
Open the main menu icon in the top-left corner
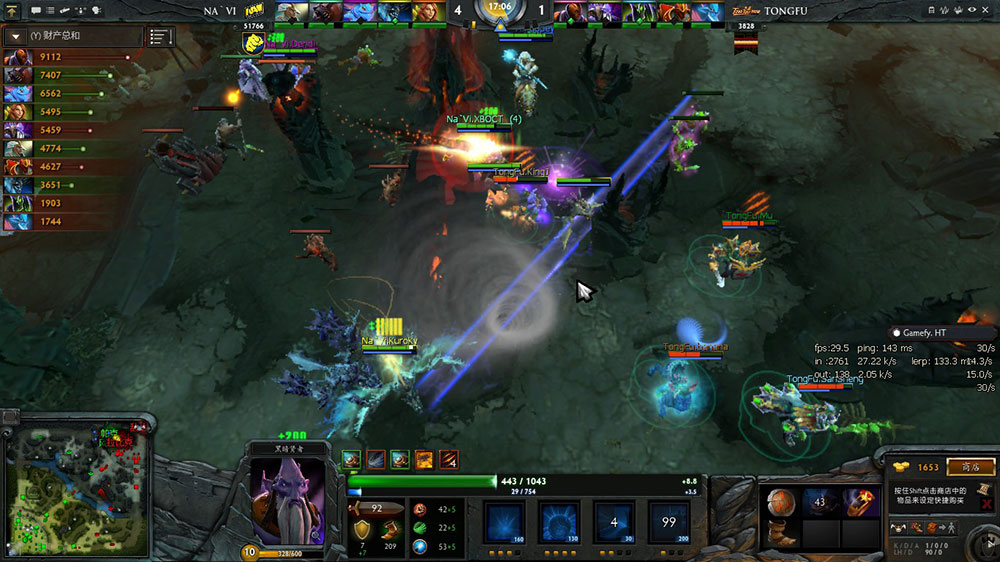[13, 10]
